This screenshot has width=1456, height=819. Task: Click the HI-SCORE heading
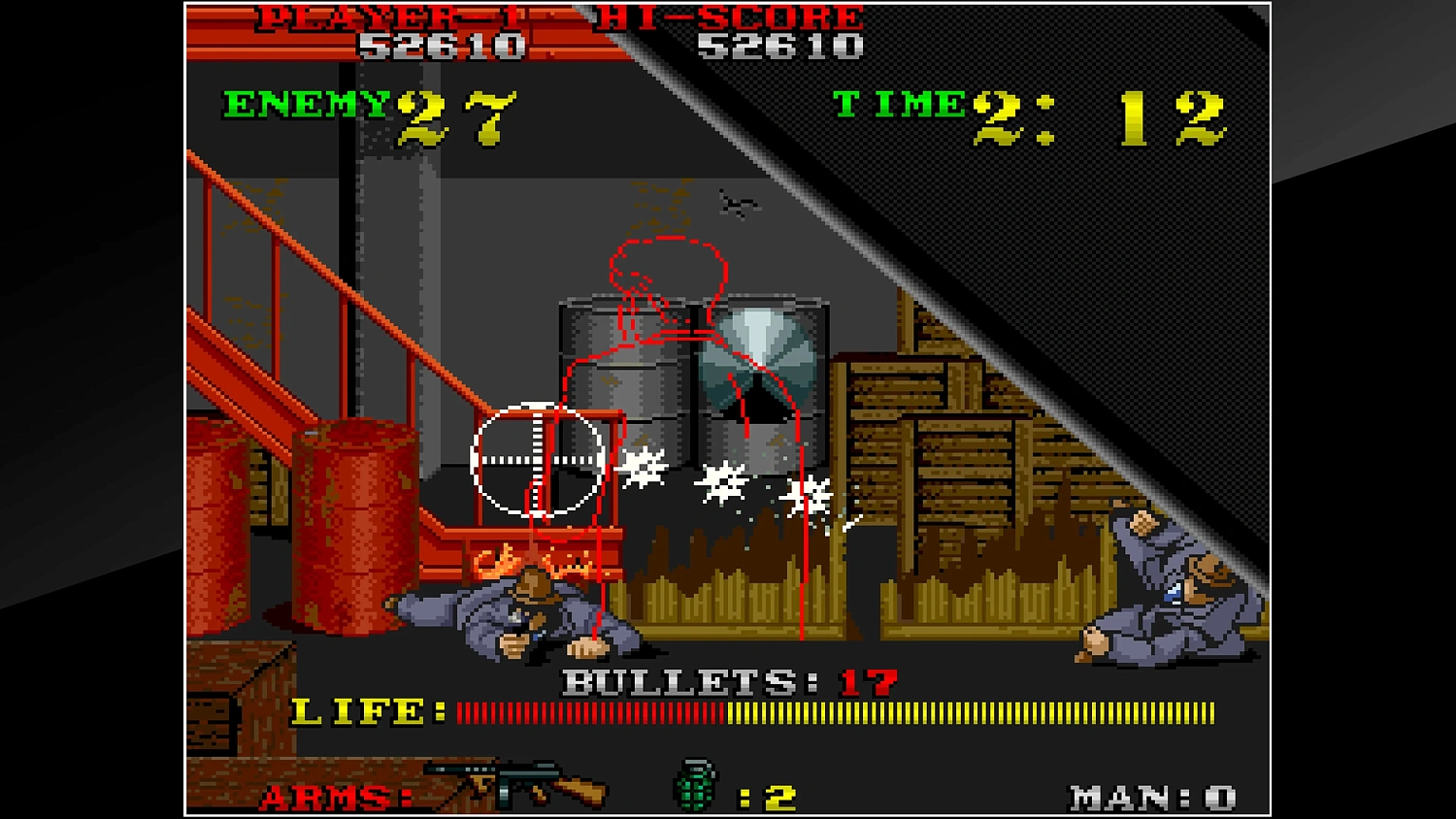[x=730, y=17]
